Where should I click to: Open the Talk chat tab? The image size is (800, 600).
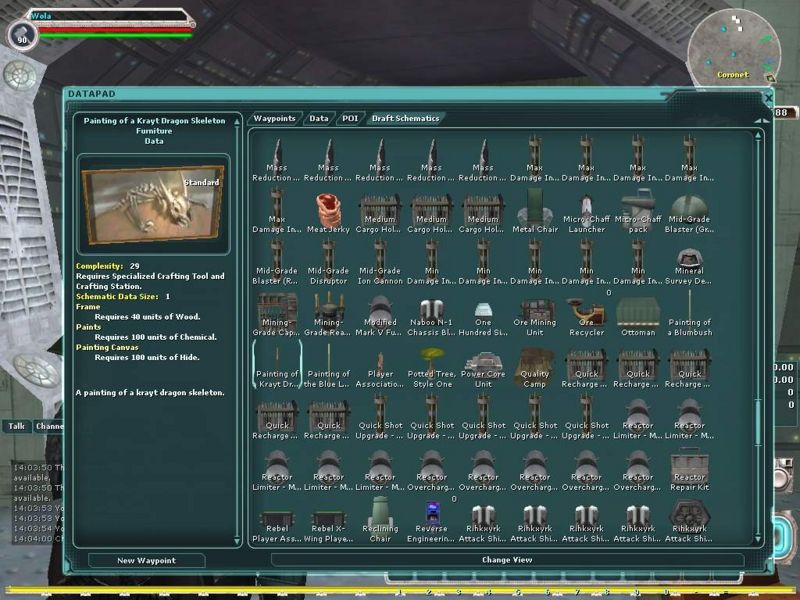coord(17,426)
